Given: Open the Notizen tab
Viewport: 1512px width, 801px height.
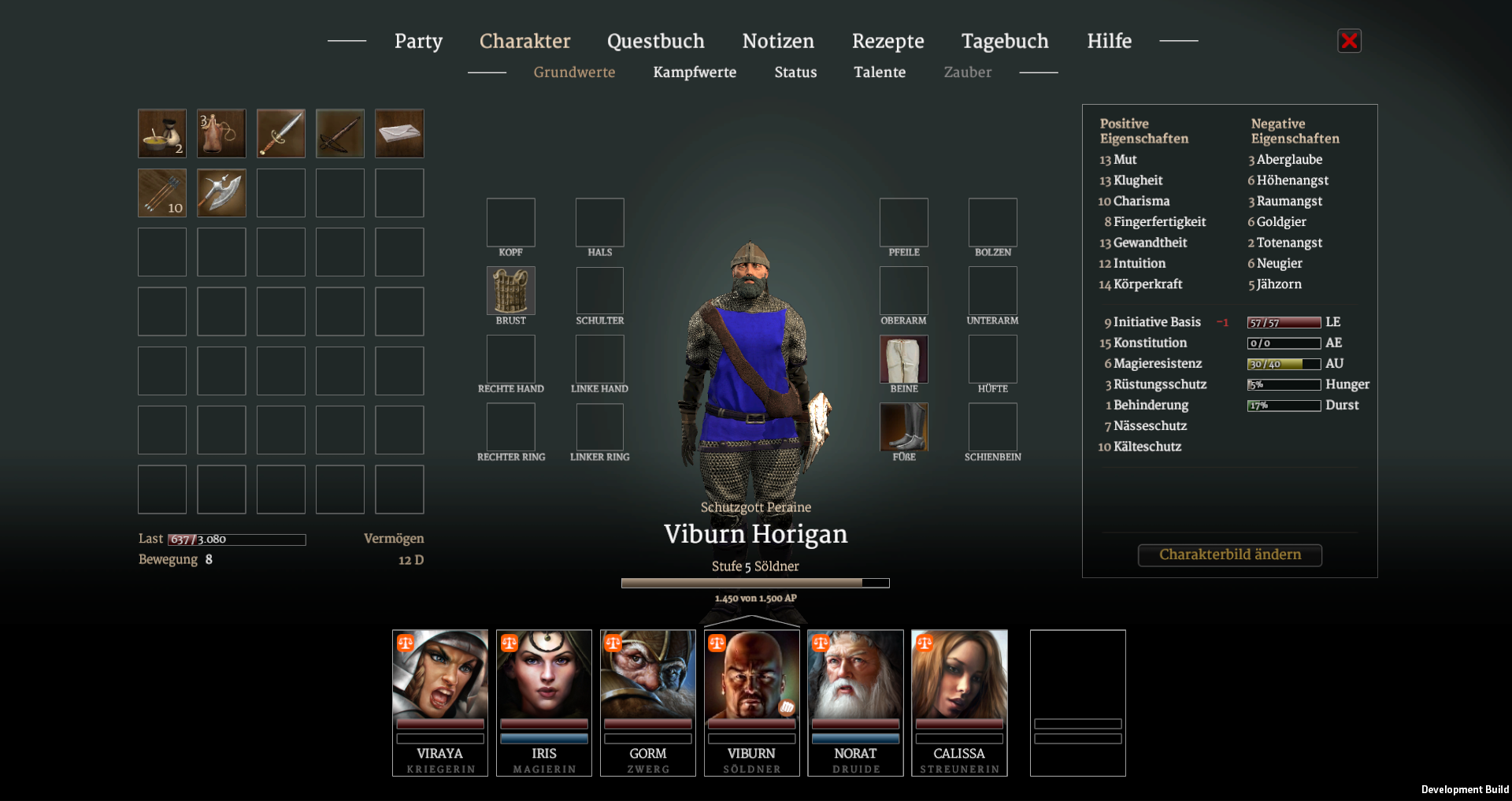Looking at the screenshot, I should point(778,41).
